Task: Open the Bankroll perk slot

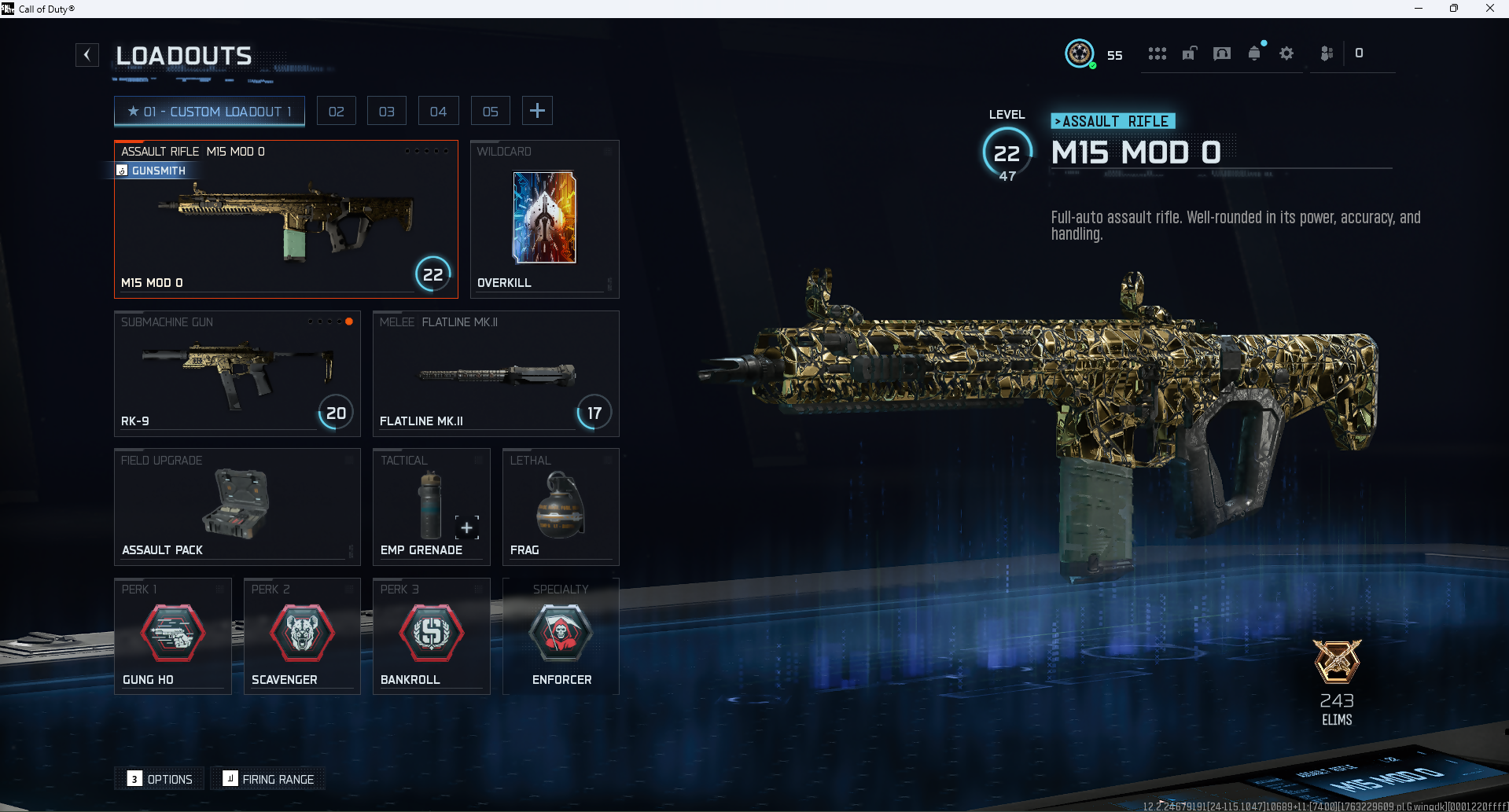Action: (x=432, y=636)
